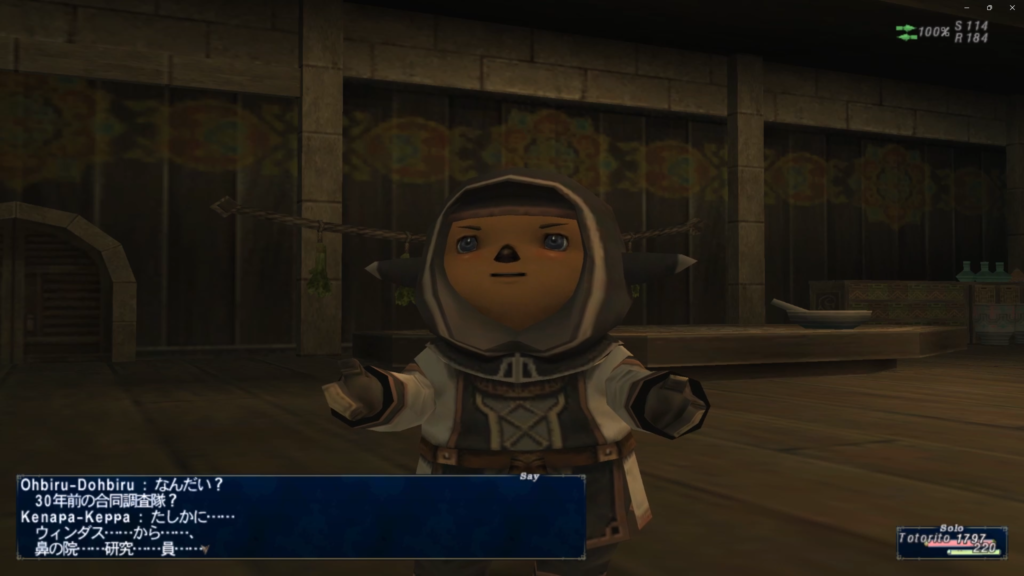
Task: Select the Totorito party status box
Action: tap(951, 542)
